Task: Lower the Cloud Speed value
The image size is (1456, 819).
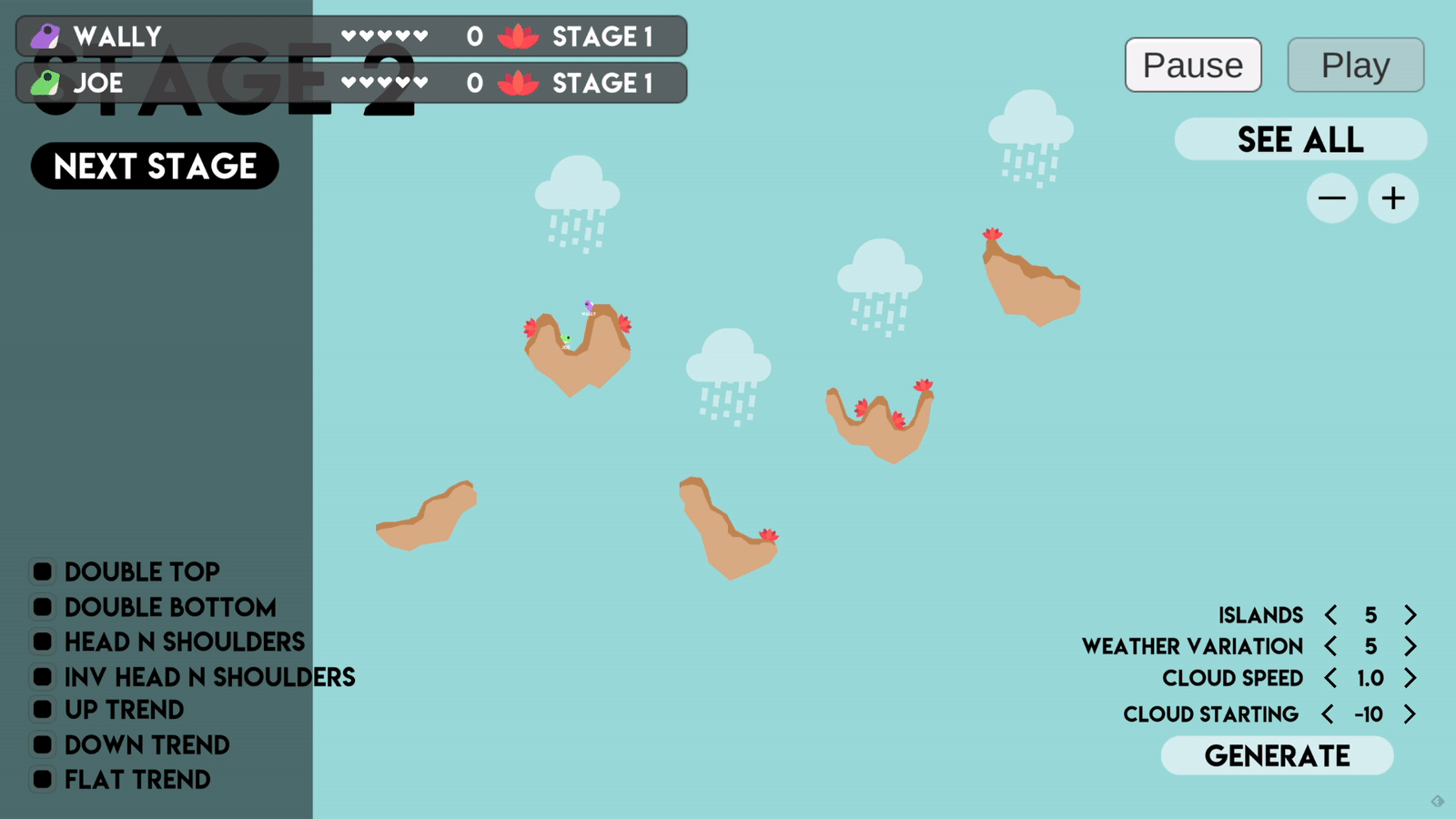Action: 1330,678
